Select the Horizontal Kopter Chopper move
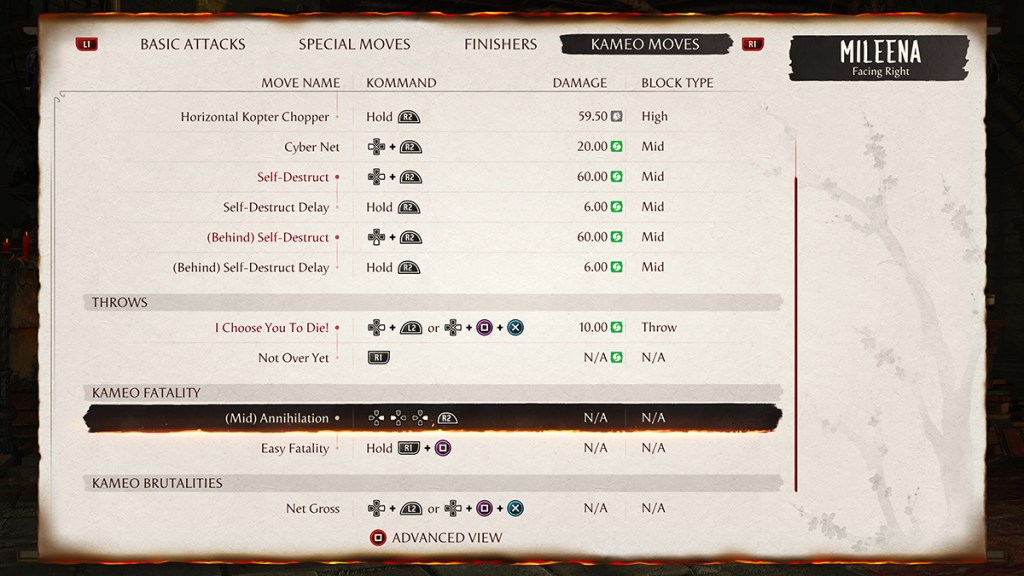The height and width of the screenshot is (576, 1024). pyautogui.click(x=255, y=117)
